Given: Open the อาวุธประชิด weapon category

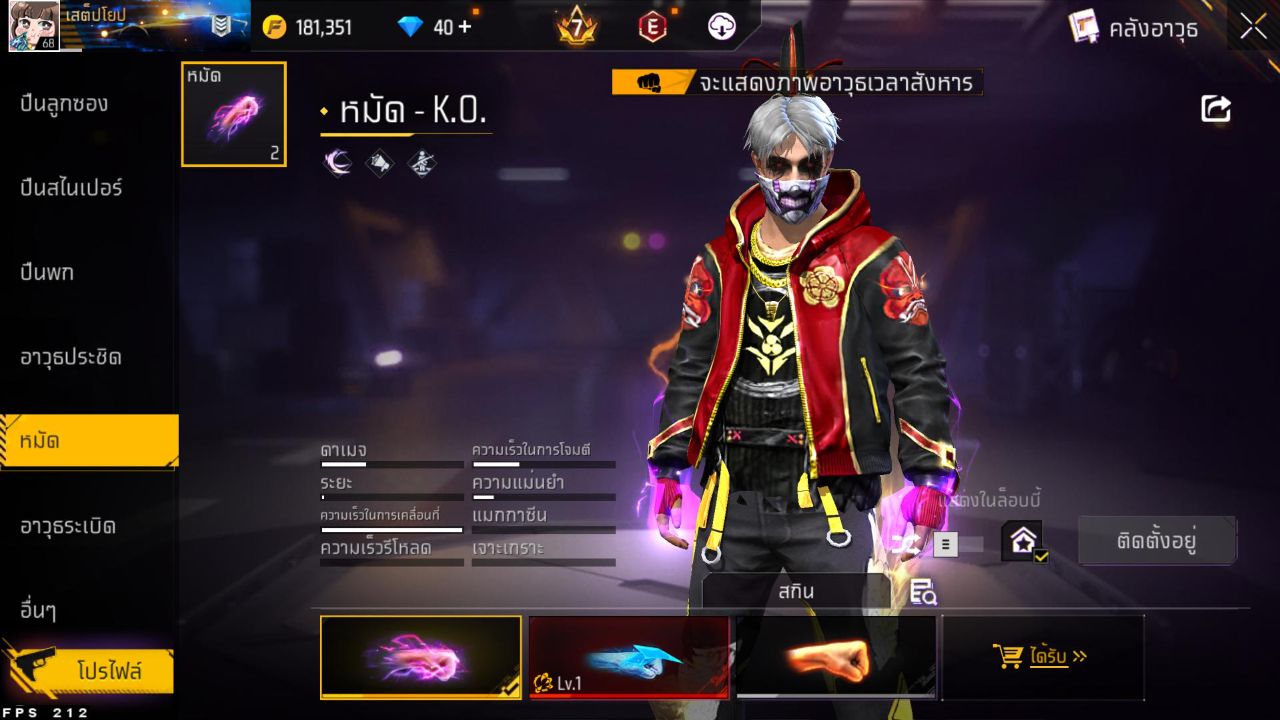Looking at the screenshot, I should click(x=70, y=358).
